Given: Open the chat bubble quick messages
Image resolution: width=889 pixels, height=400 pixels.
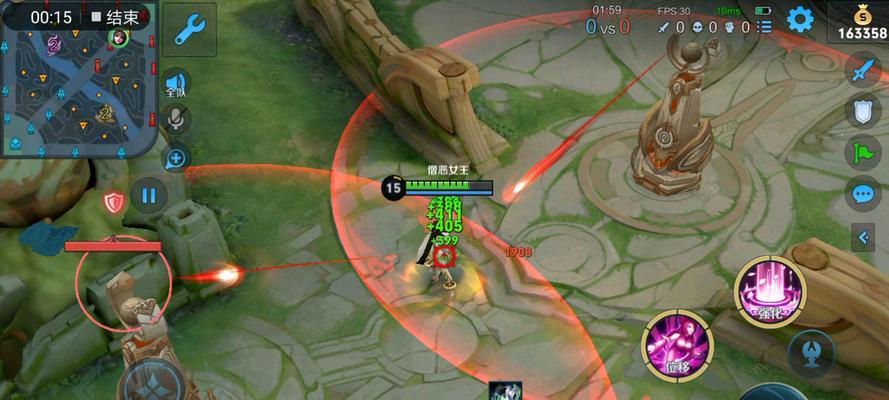Looking at the screenshot, I should [862, 193].
